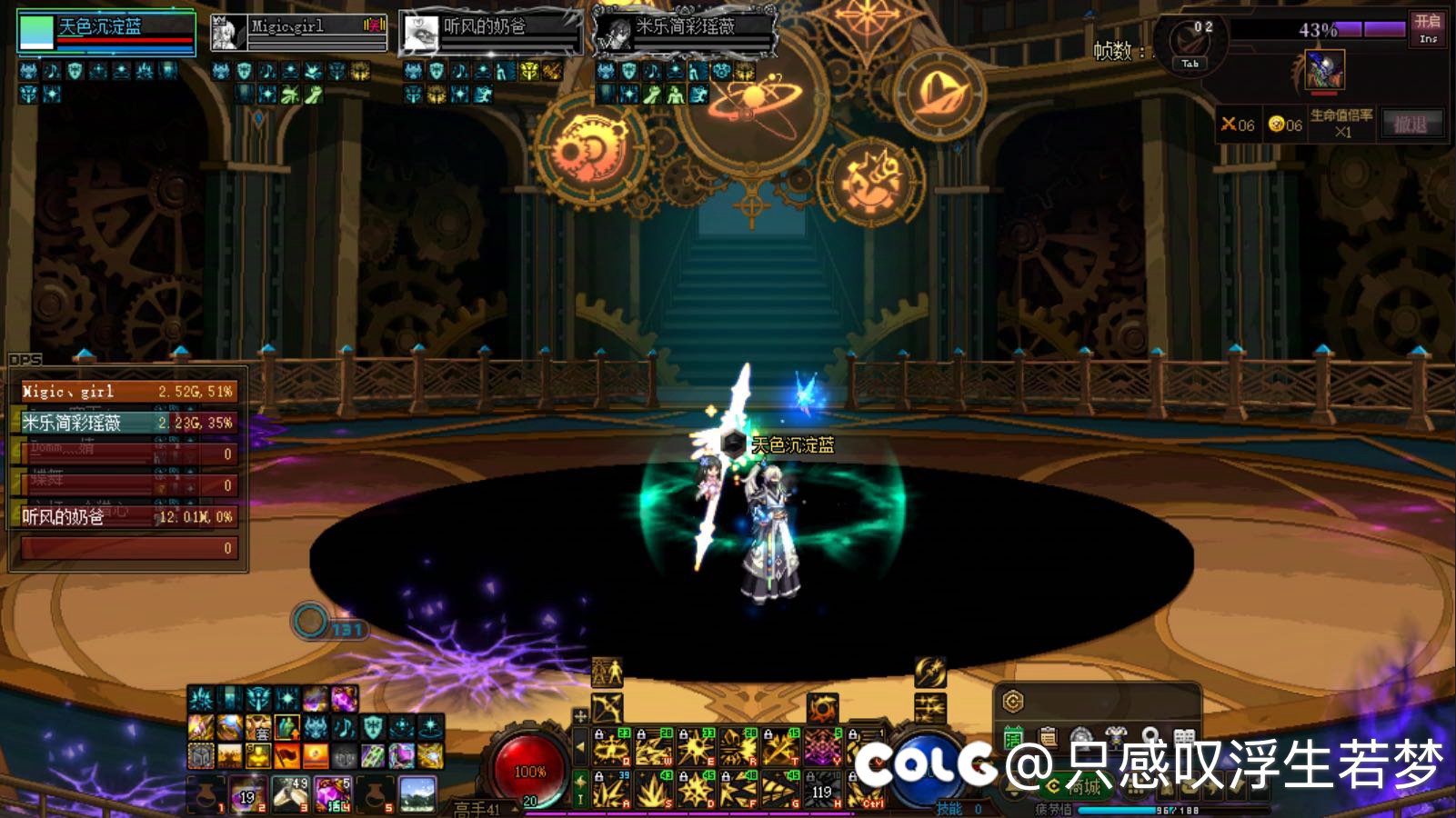Select 米乐简彩瑶薇 row in DPS panel
The image size is (1456, 818).
click(127, 423)
